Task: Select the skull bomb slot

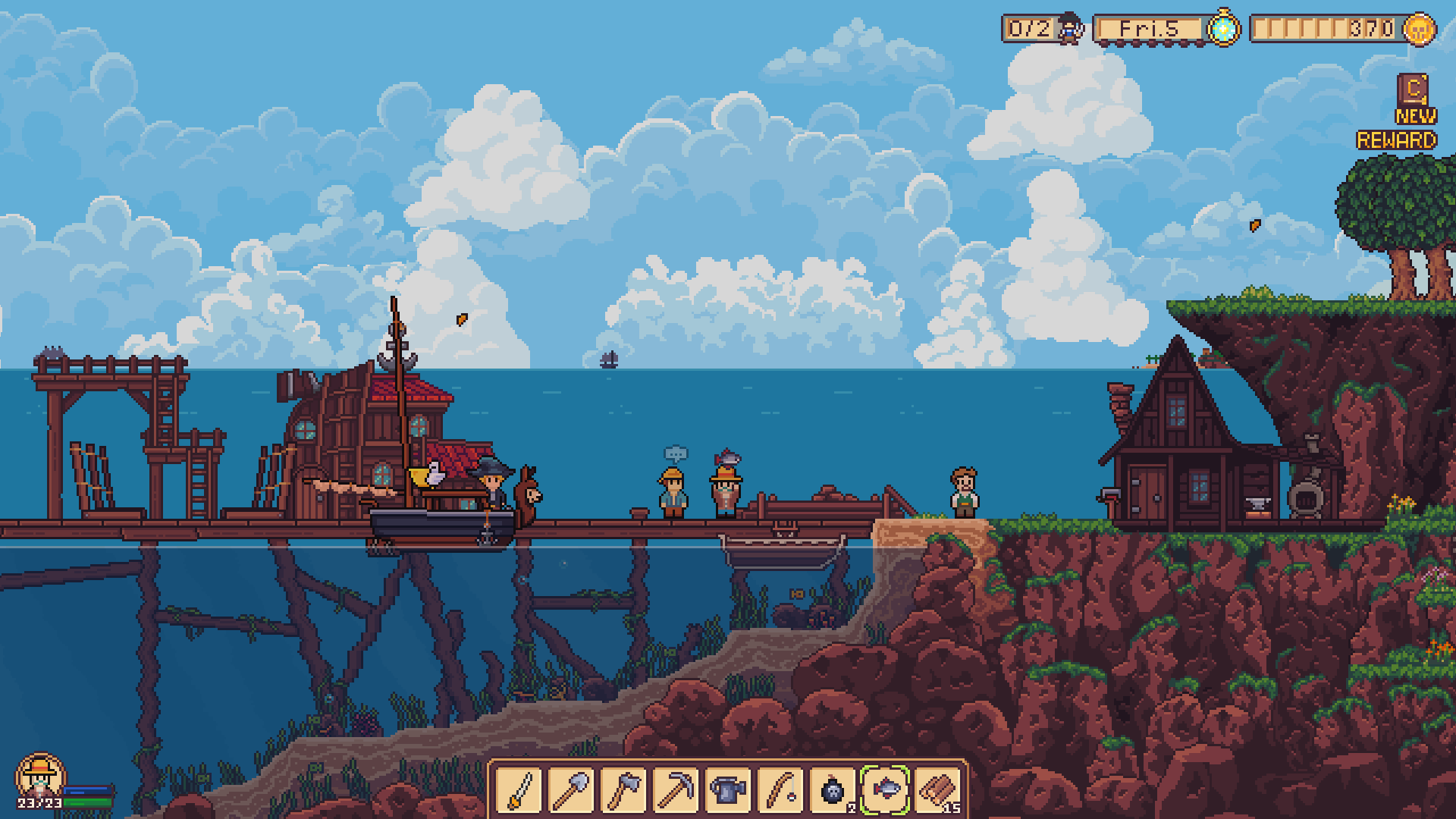Action: 833,790
